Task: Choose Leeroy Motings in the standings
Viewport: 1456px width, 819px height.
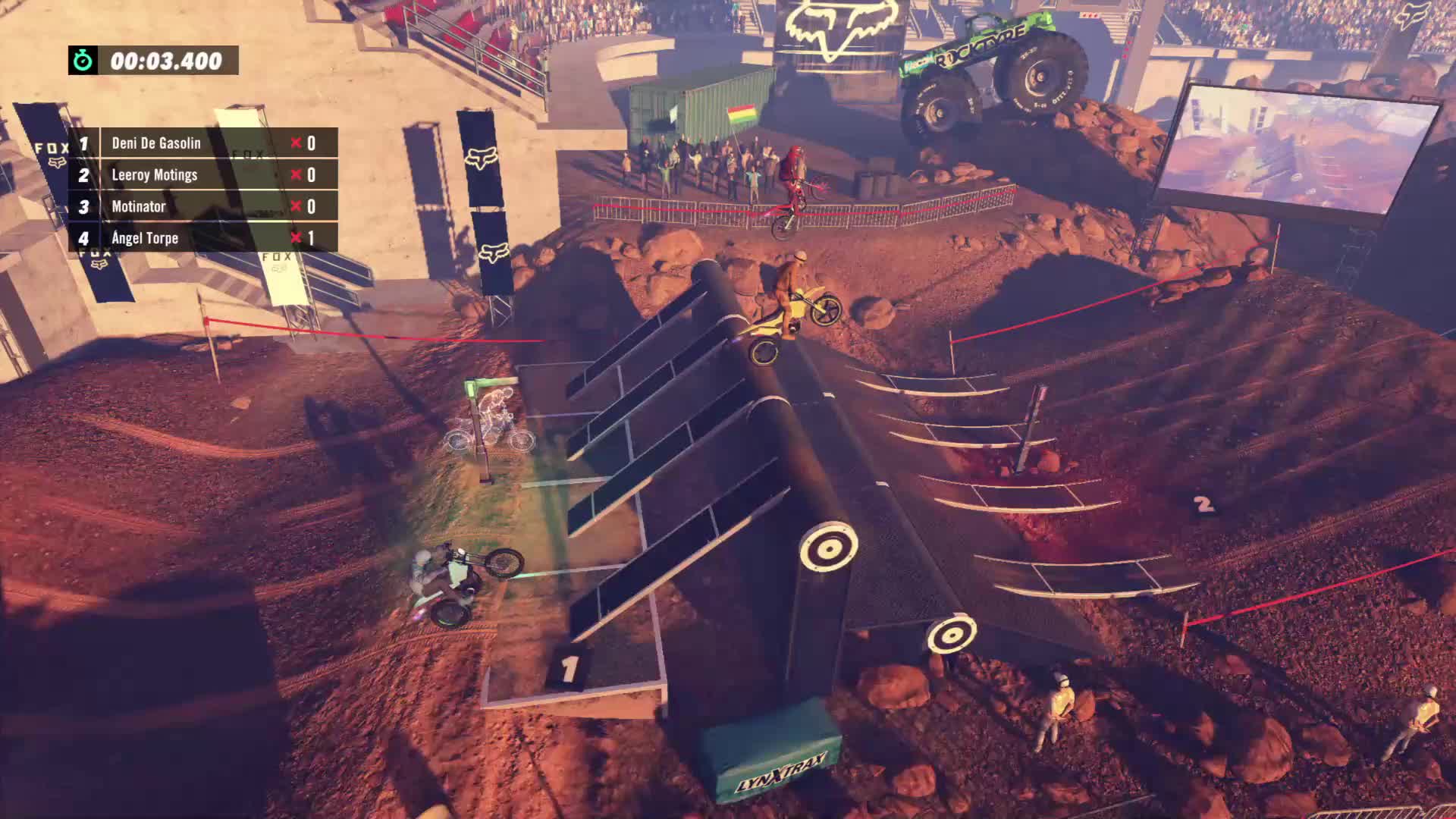Action: point(202,175)
